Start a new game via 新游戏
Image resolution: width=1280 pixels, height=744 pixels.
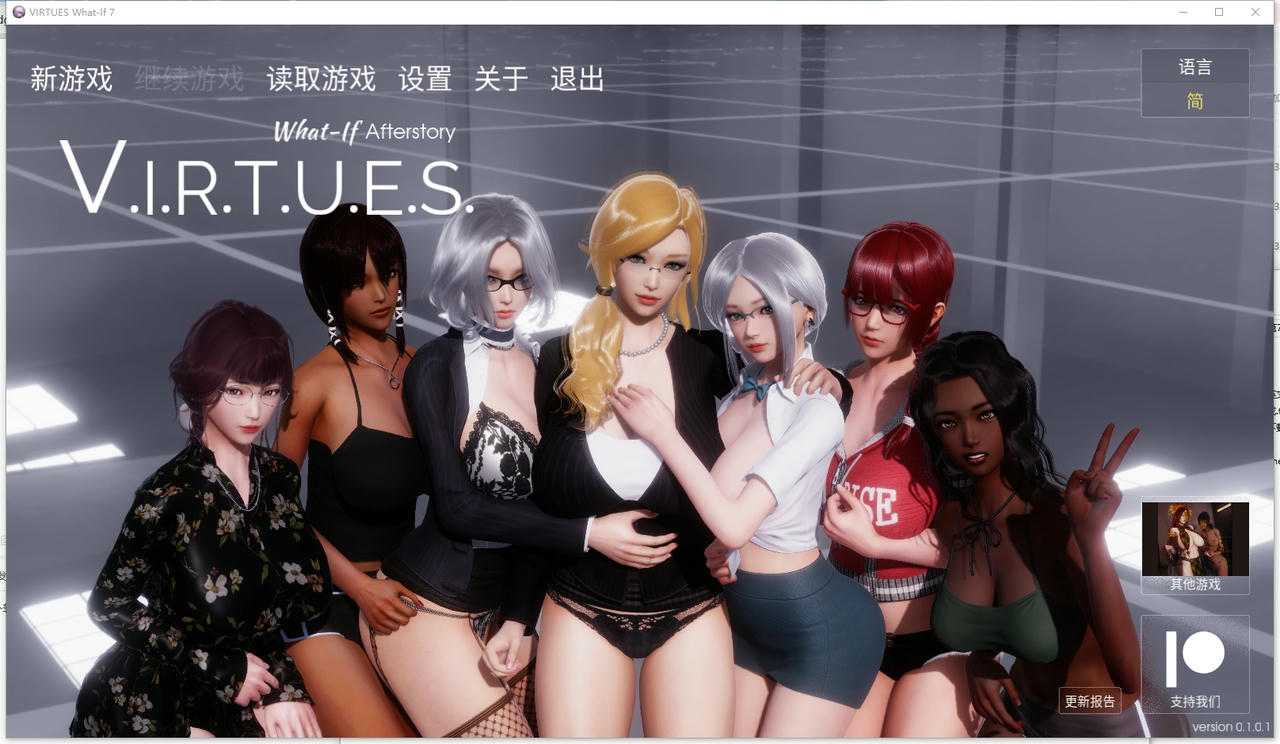pyautogui.click(x=71, y=79)
